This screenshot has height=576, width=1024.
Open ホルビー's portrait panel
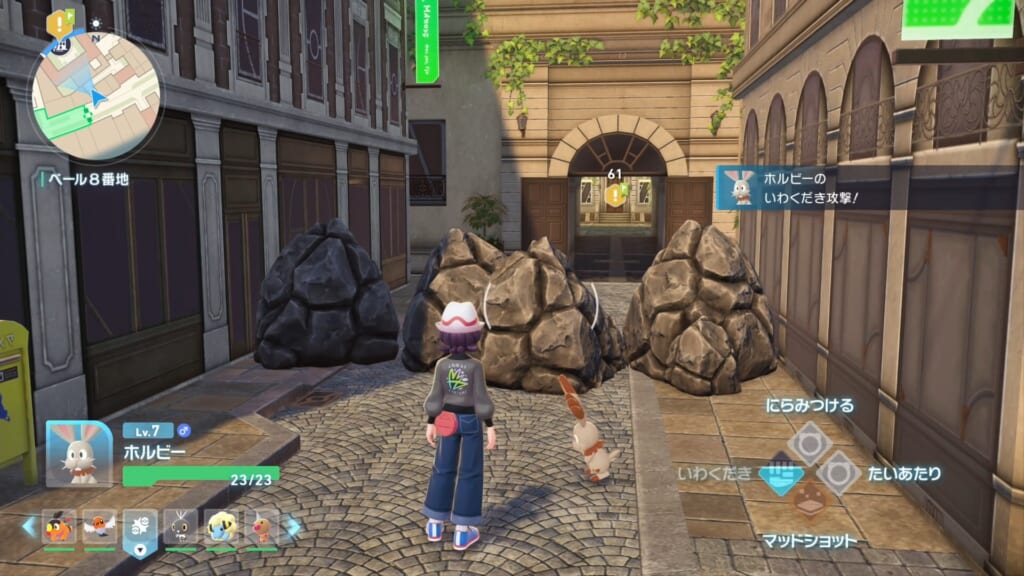(79, 453)
